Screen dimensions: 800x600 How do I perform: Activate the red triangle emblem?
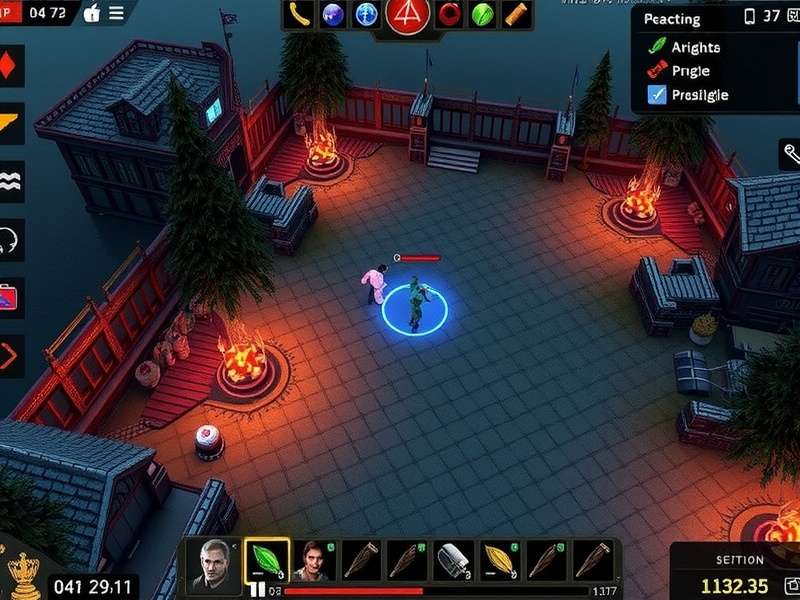[x=406, y=14]
